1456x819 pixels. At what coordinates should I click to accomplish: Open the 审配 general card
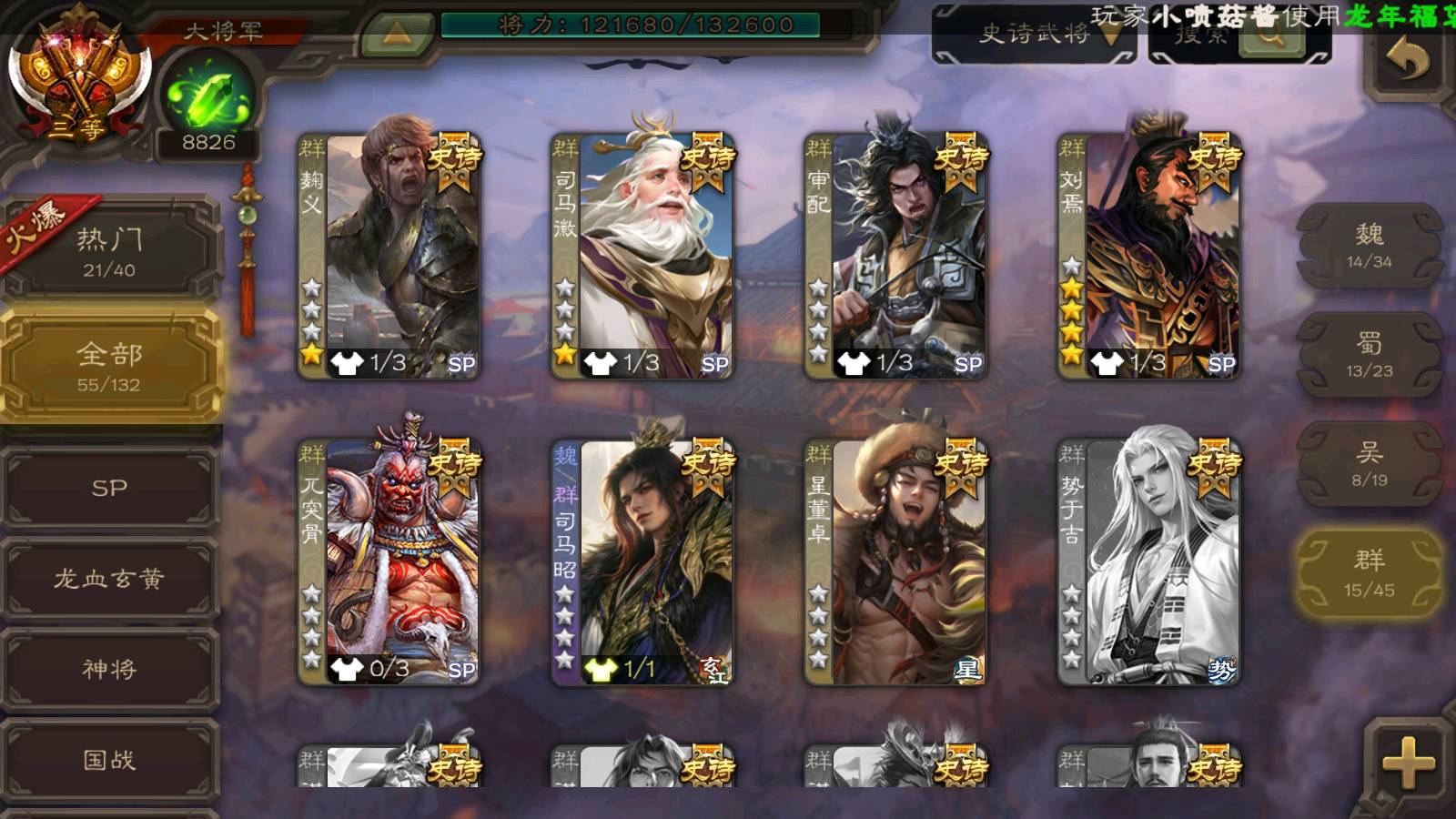(895, 257)
